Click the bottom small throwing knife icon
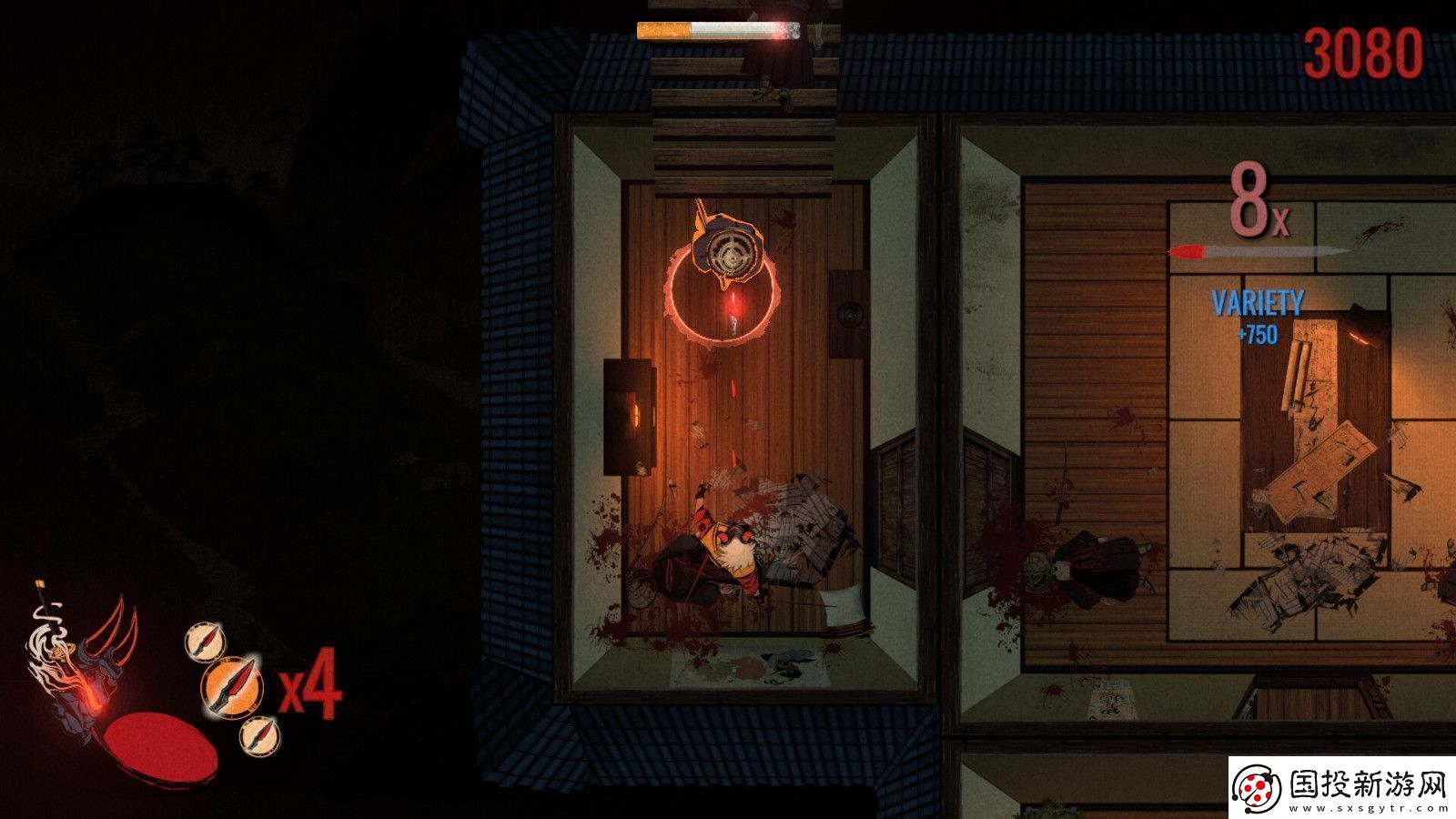This screenshot has height=819, width=1456. pyautogui.click(x=263, y=736)
